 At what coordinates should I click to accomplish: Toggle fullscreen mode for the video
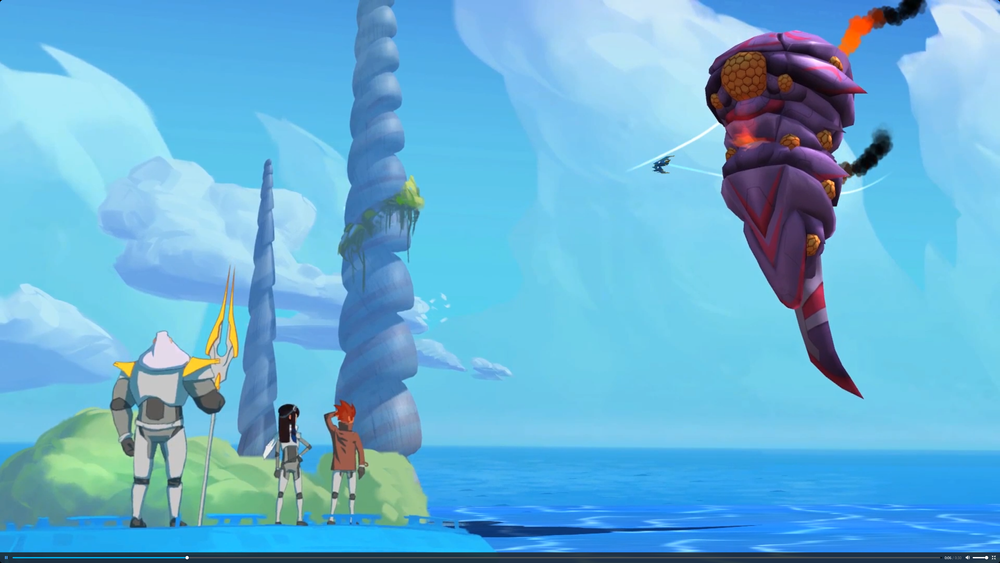point(993,558)
